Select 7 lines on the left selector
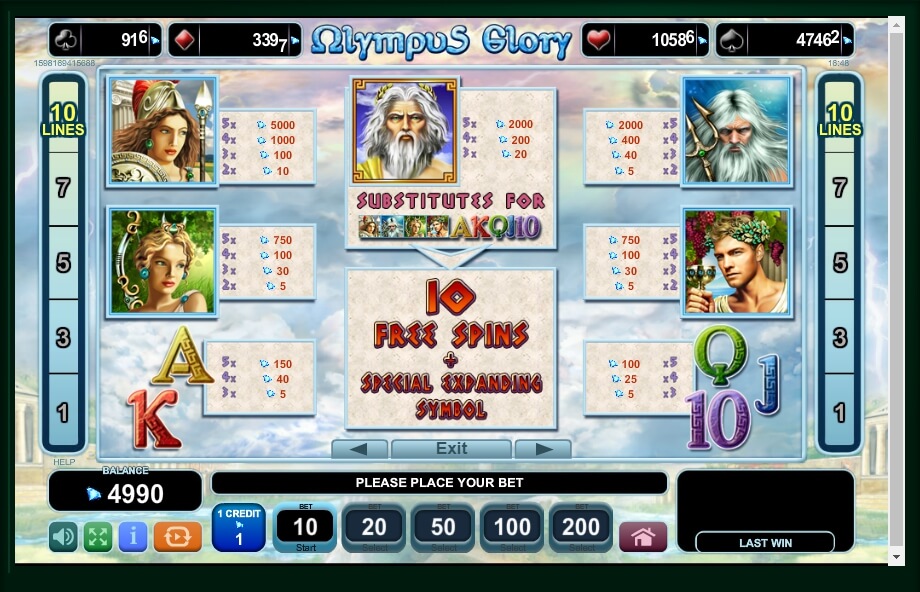 click(63, 187)
